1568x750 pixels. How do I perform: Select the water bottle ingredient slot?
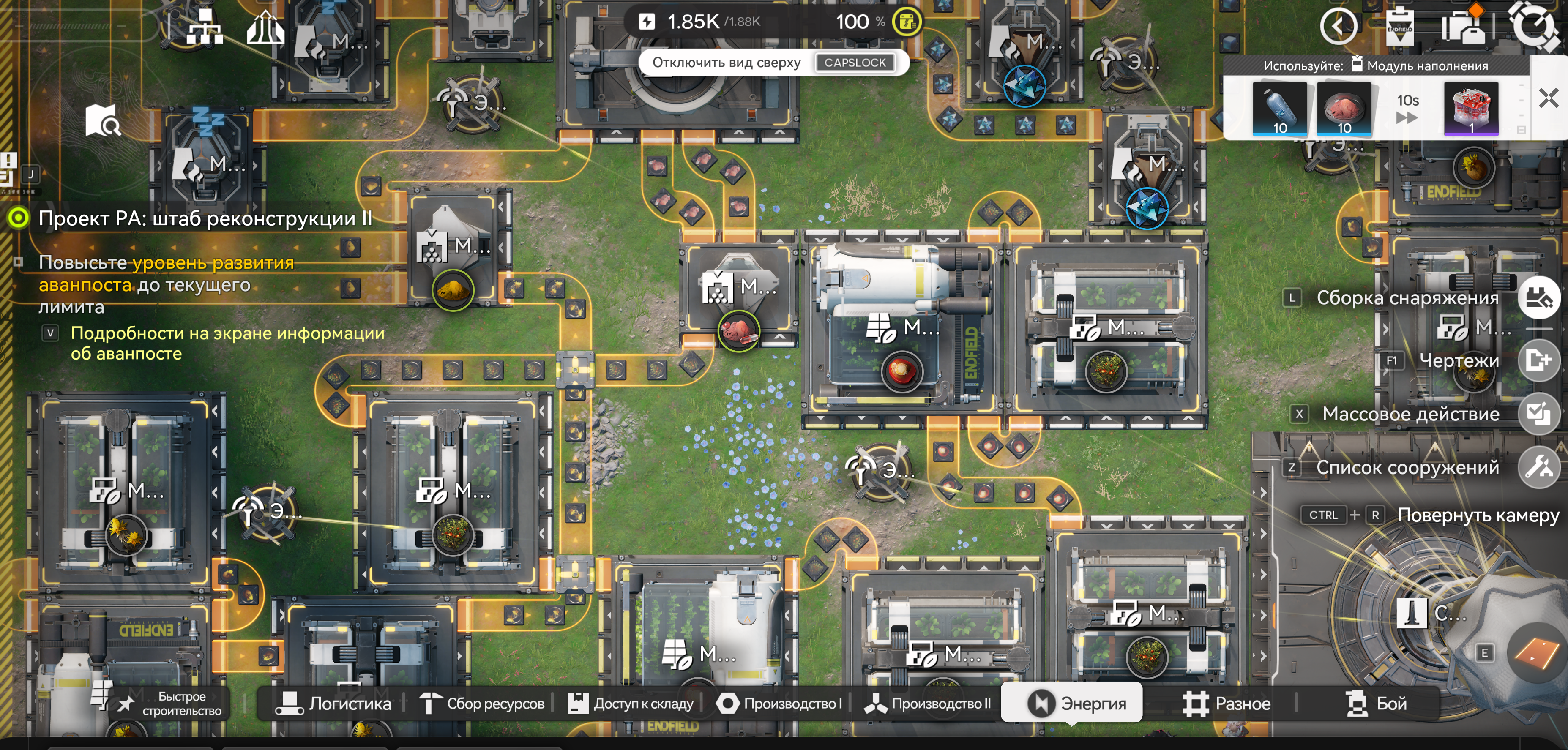pos(1279,108)
